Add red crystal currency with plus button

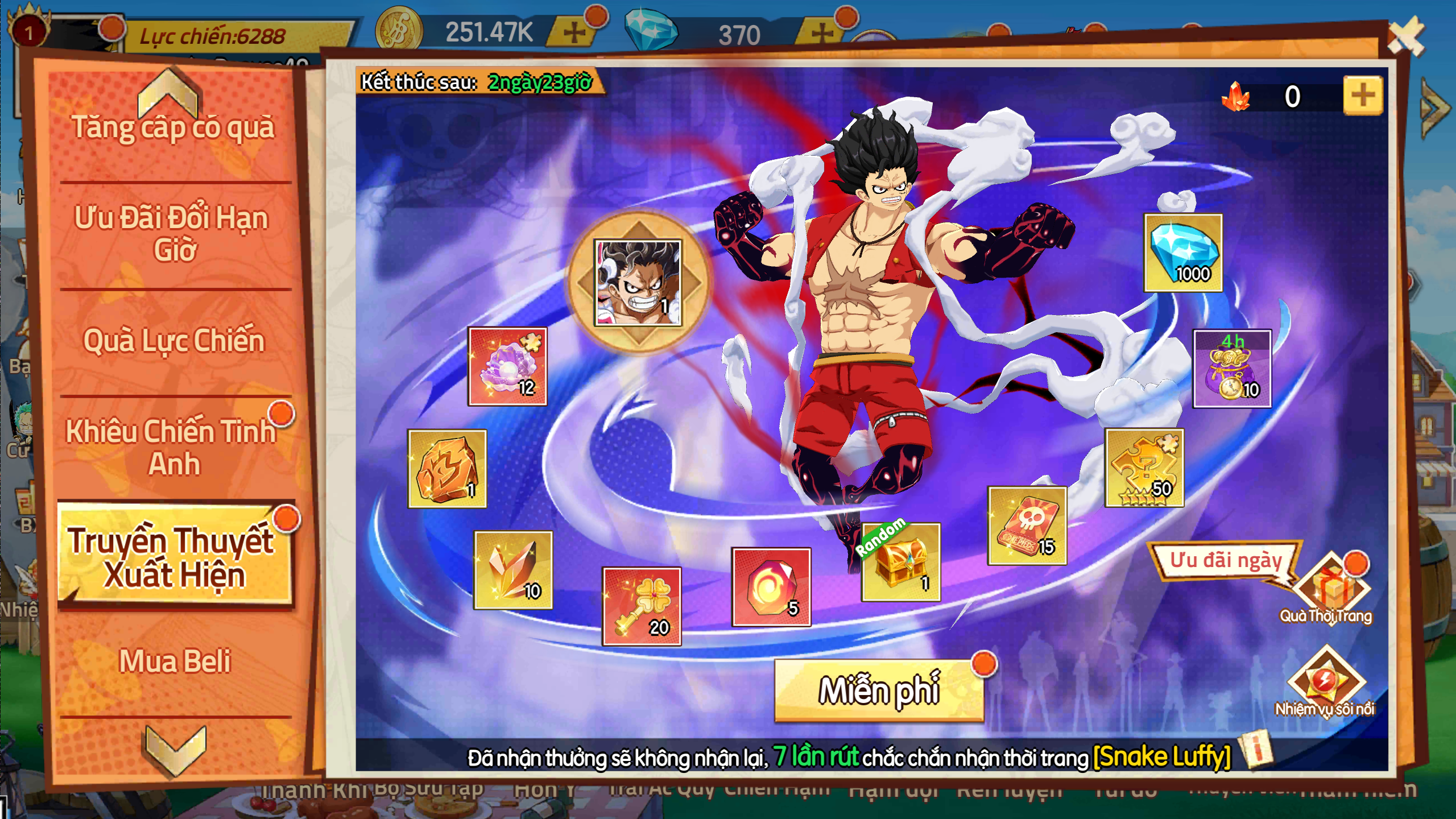[x=1363, y=96]
